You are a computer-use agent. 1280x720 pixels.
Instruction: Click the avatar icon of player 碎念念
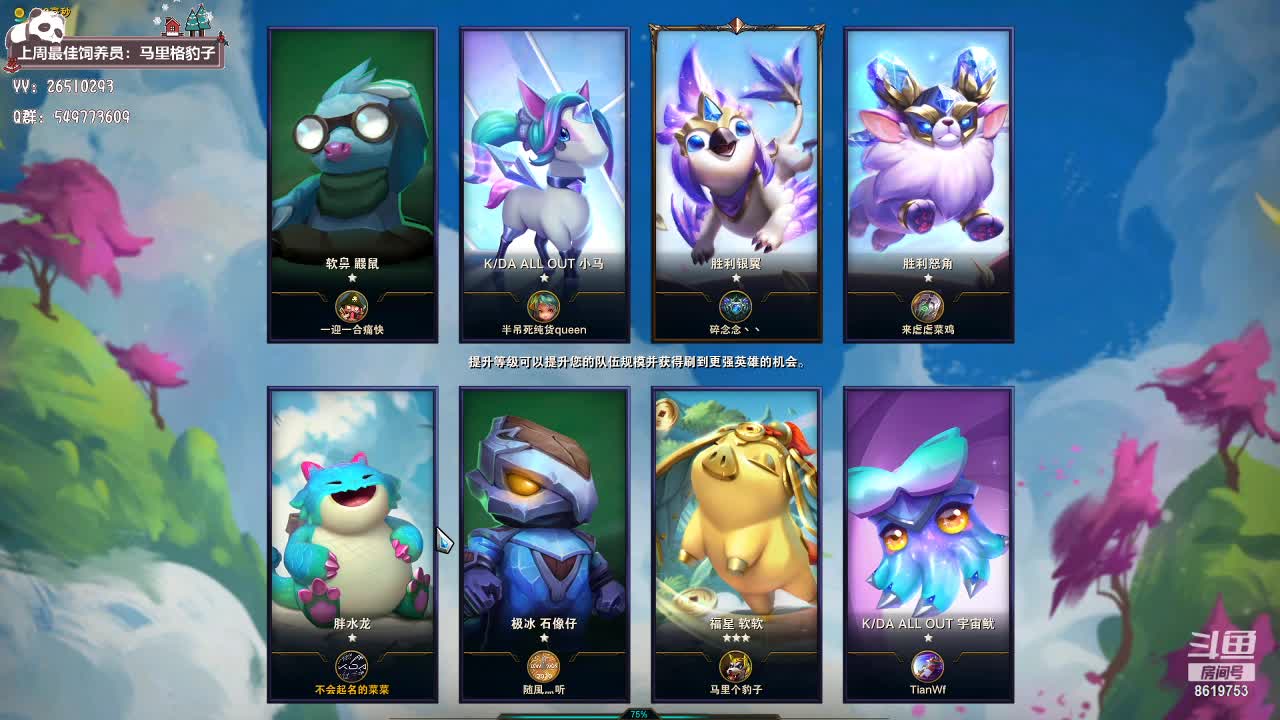coord(736,306)
